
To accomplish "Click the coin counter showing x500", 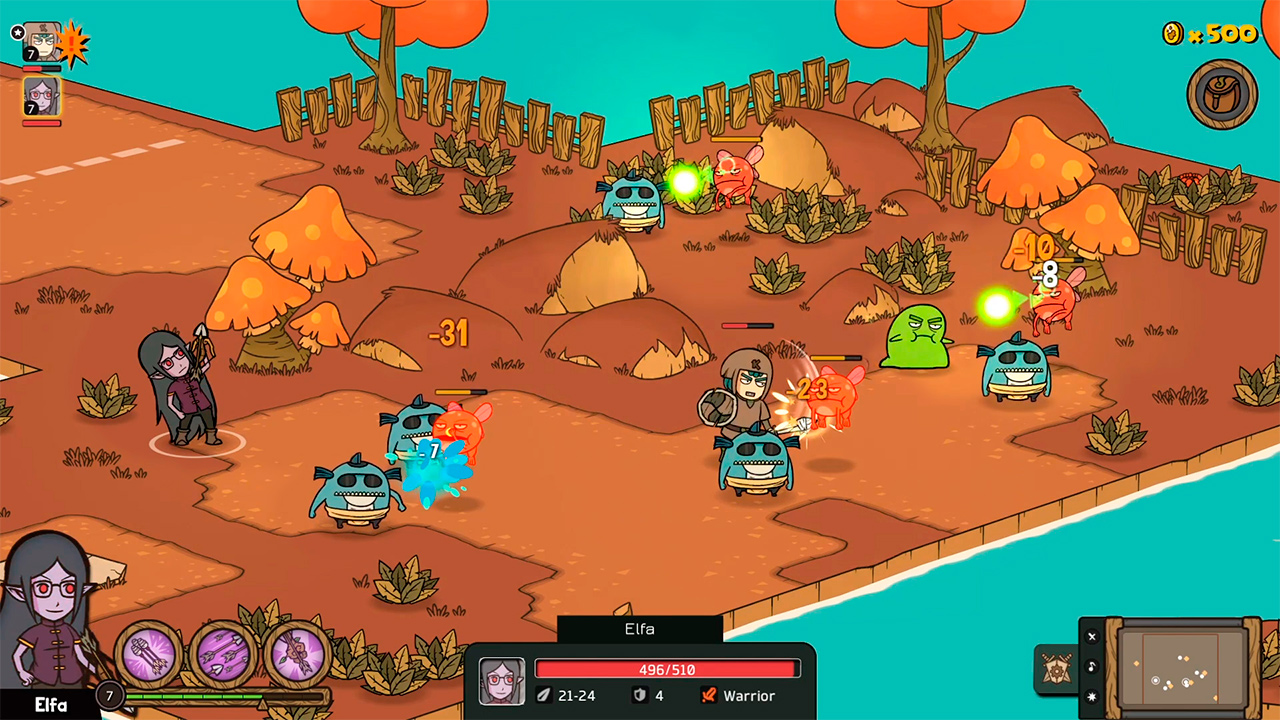I will [1215, 34].
